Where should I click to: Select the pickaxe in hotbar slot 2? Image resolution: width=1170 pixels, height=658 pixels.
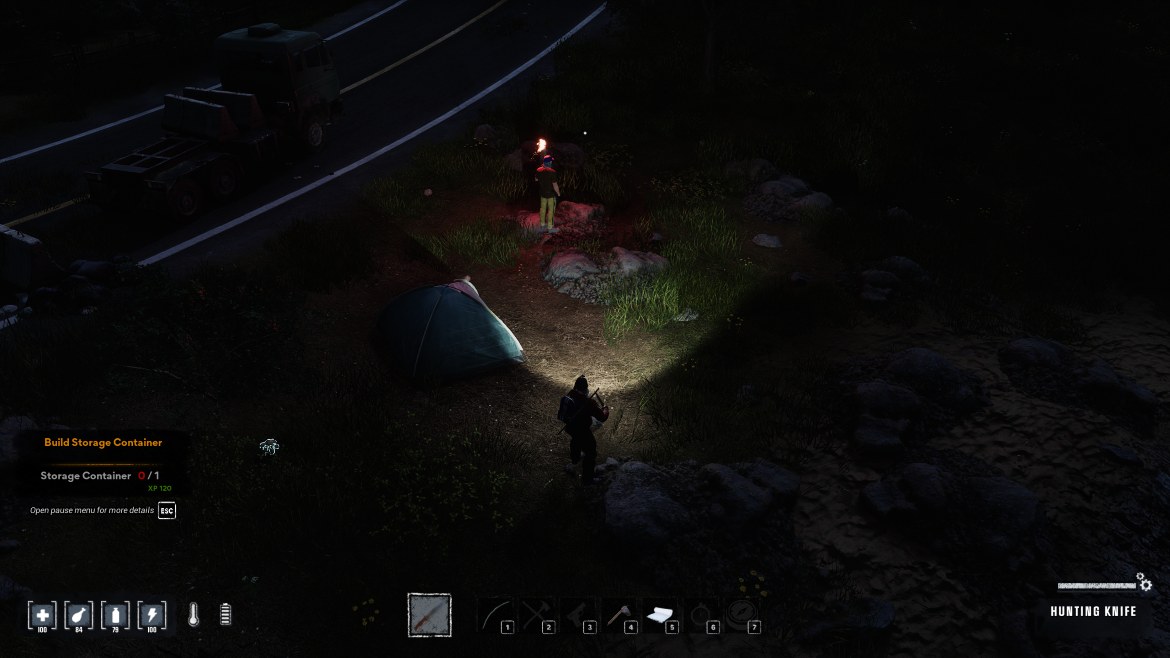[537, 615]
